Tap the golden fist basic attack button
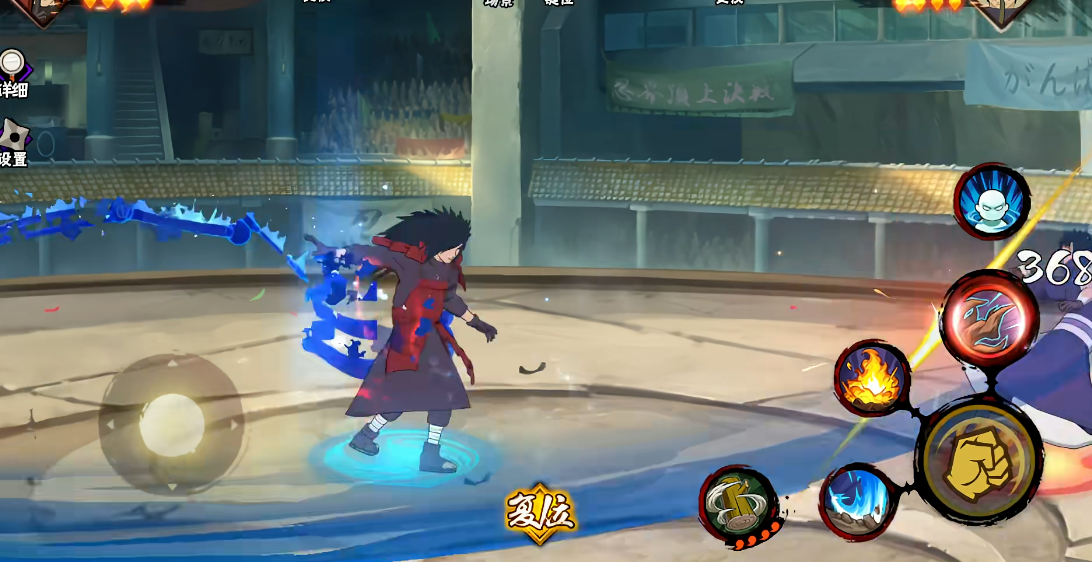 click(979, 461)
